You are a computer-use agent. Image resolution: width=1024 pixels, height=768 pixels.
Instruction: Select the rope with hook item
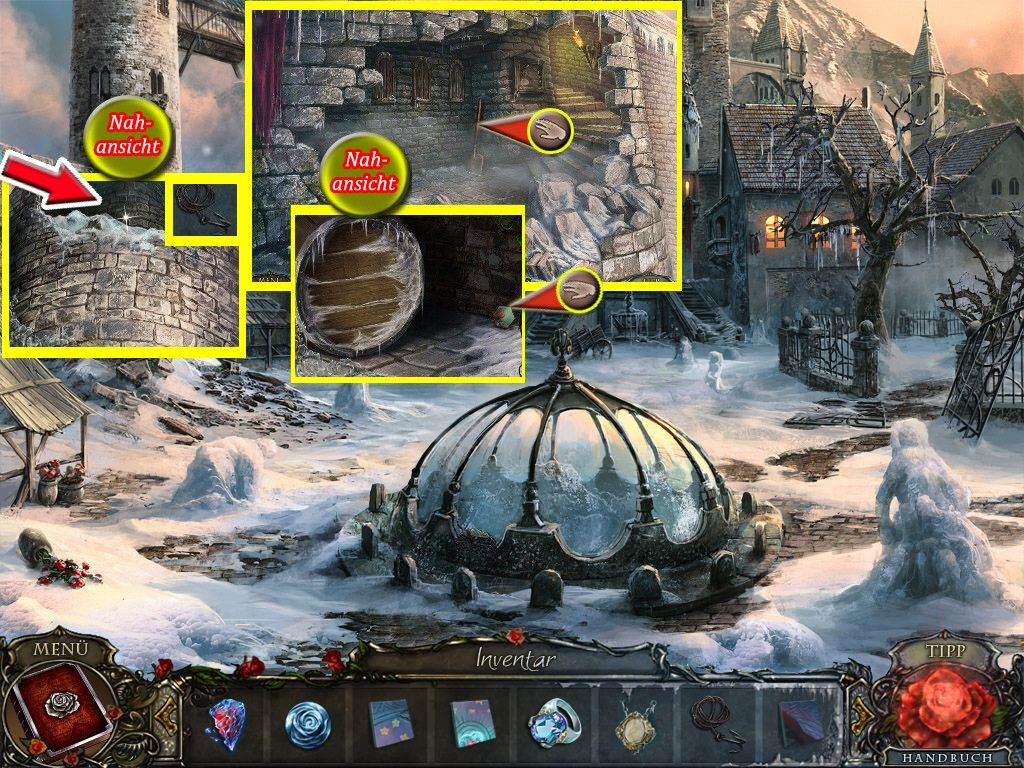(717, 721)
